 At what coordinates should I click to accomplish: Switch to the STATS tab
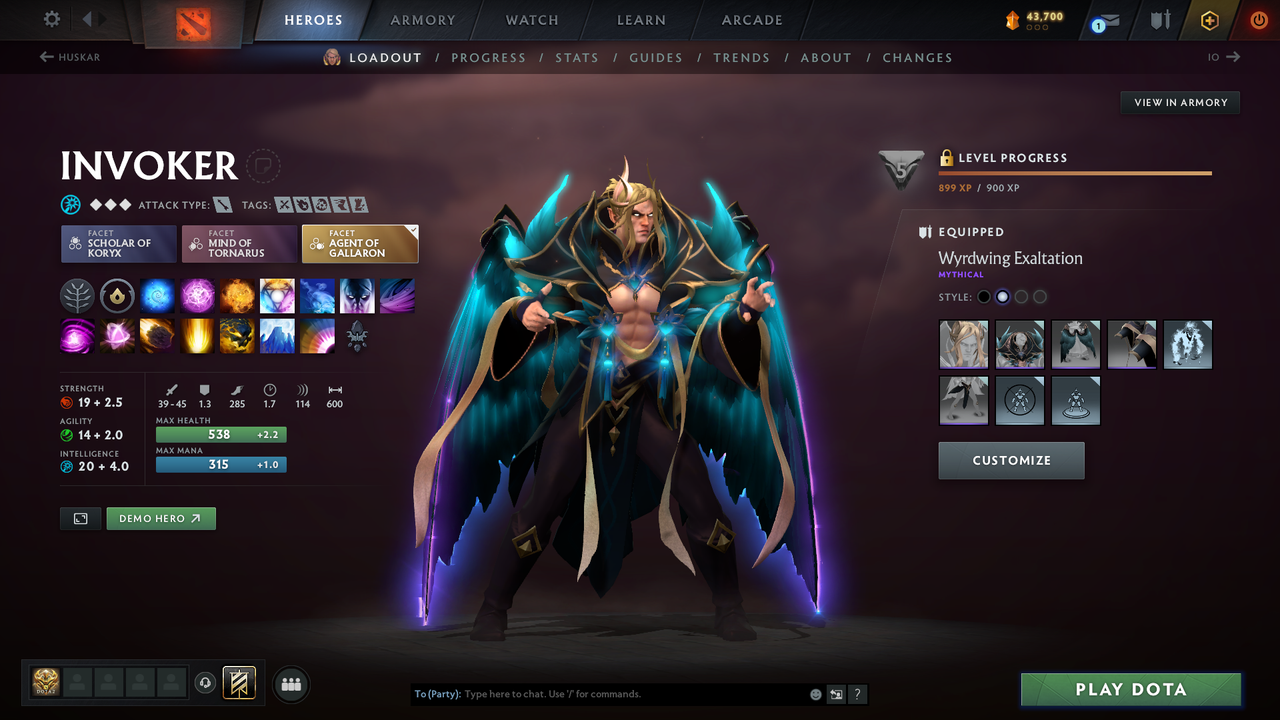pos(577,57)
